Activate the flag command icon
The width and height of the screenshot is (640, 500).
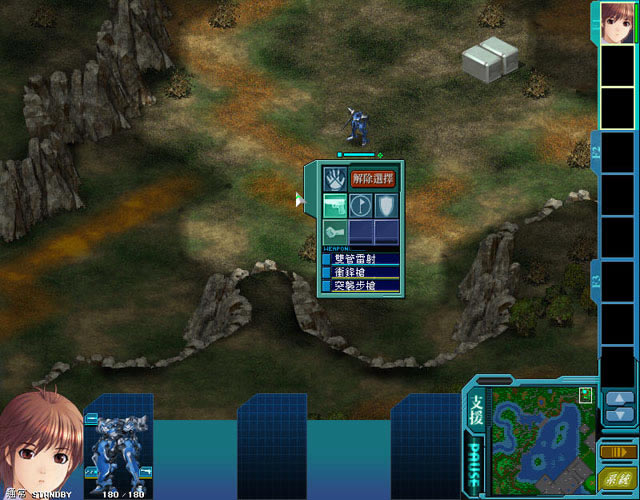(x=360, y=207)
